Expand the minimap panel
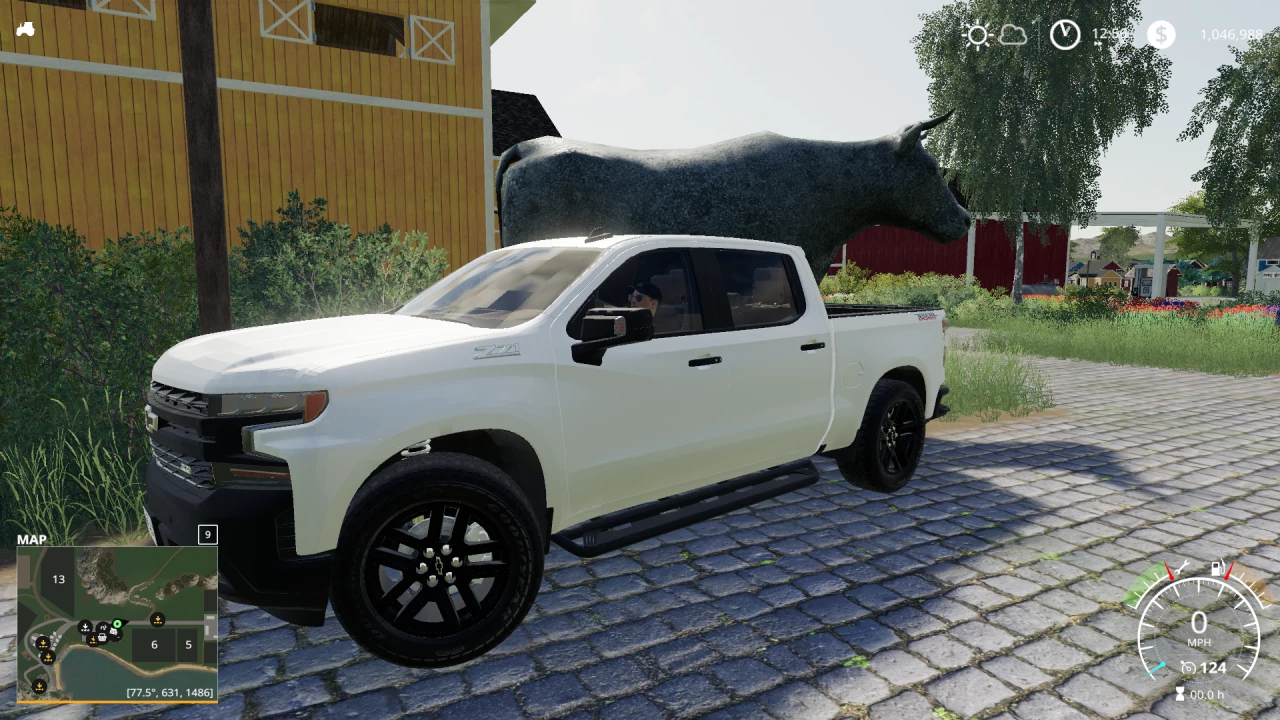The width and height of the screenshot is (1280, 720). pyautogui.click(x=208, y=534)
